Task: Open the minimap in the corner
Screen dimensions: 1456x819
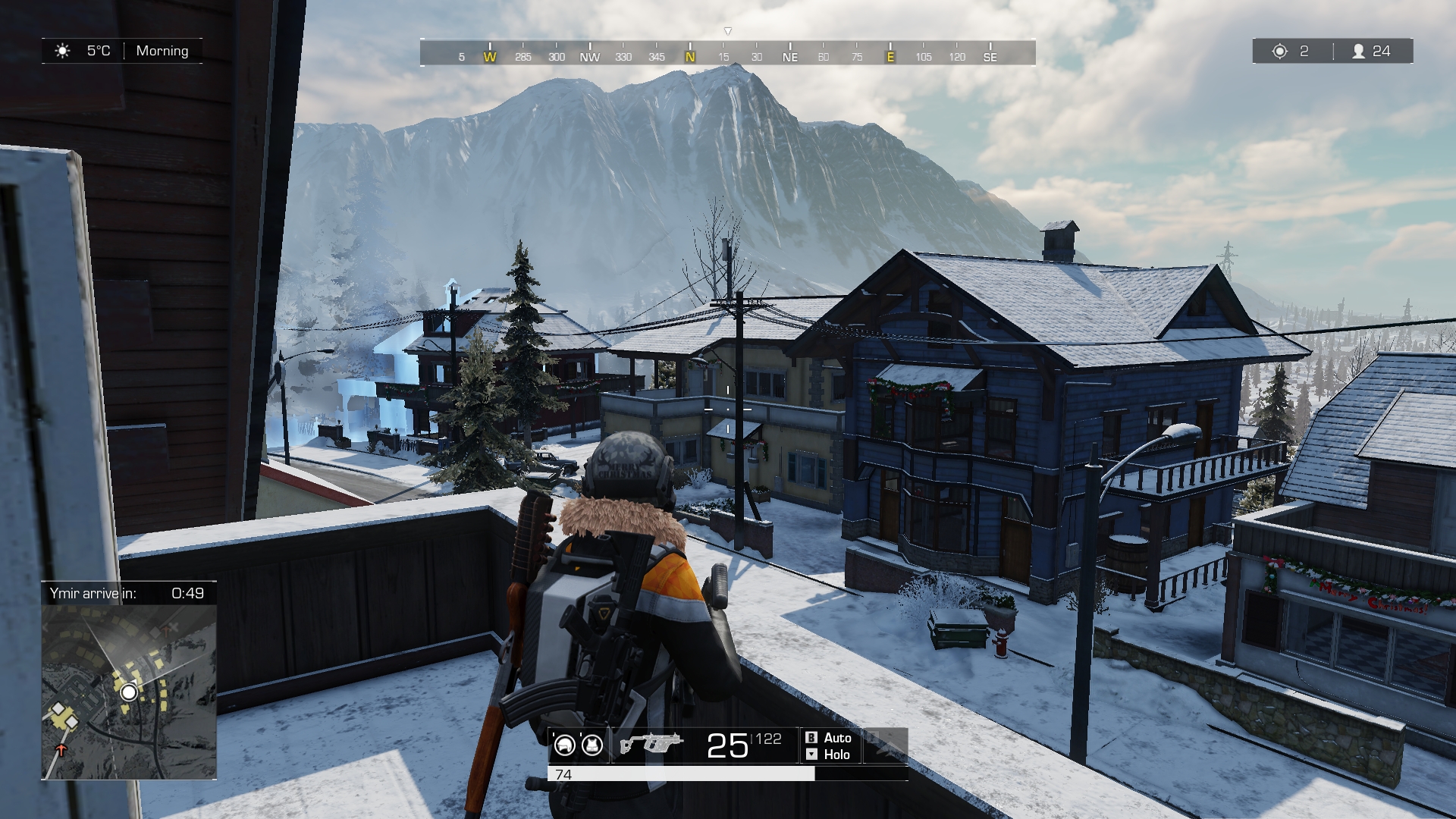Action: coord(129,691)
